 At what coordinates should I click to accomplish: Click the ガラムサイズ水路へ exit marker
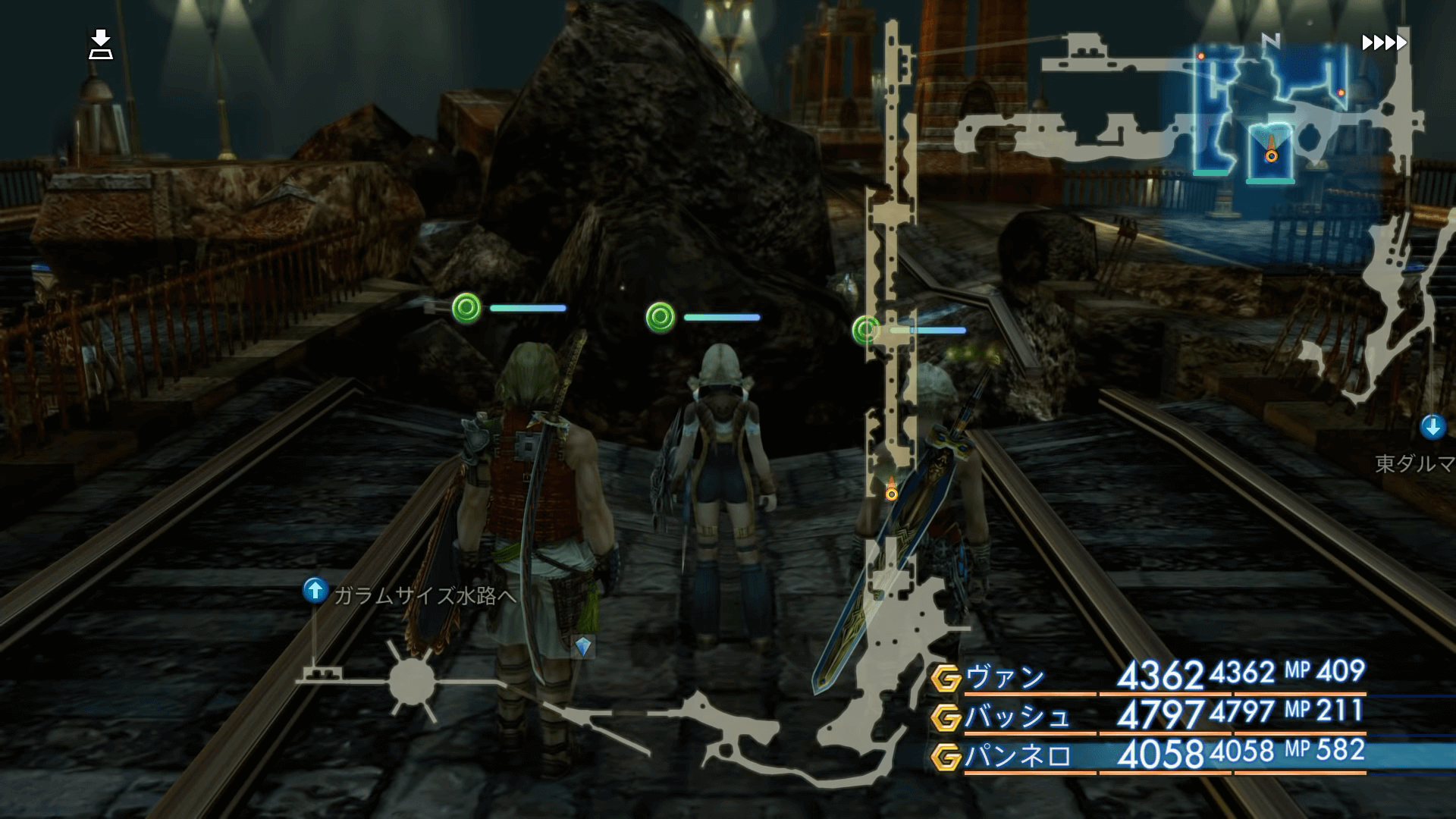315,590
